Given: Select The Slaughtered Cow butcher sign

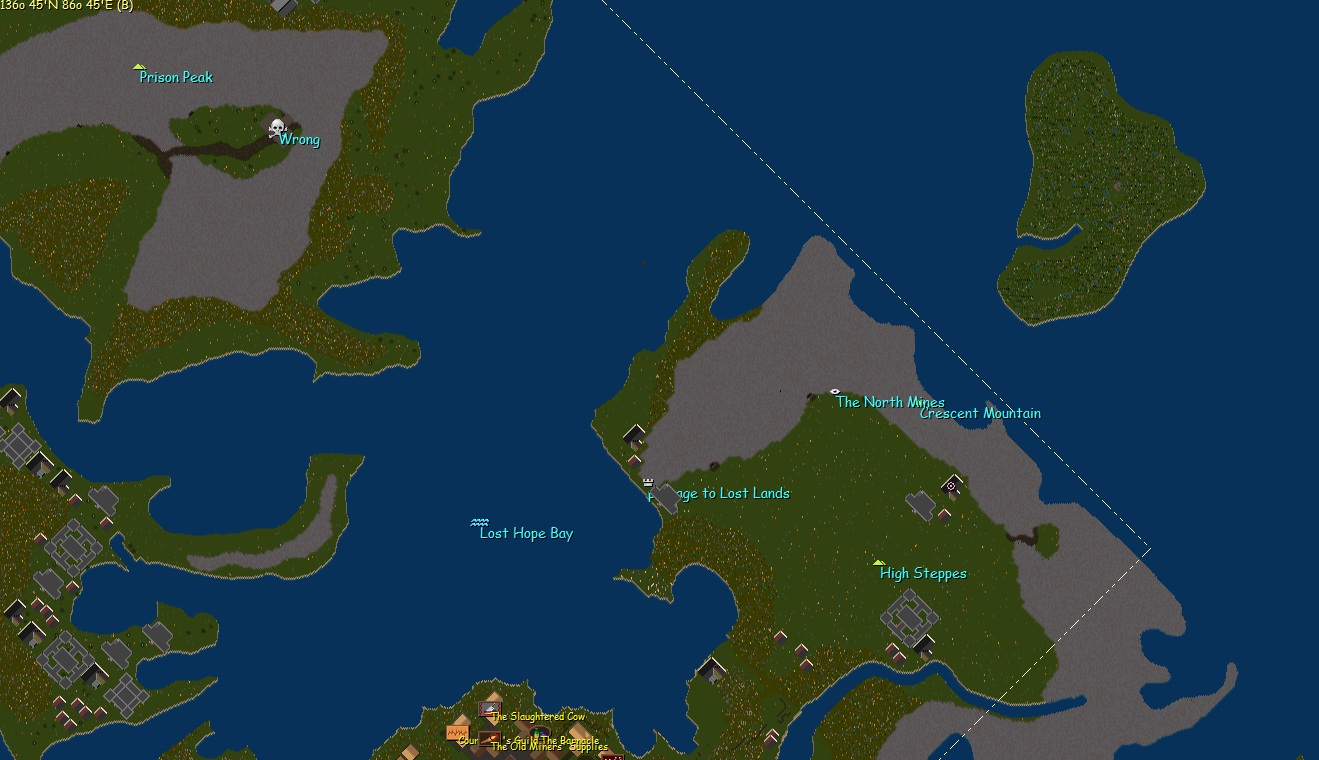Looking at the screenshot, I should pyautogui.click(x=489, y=709).
